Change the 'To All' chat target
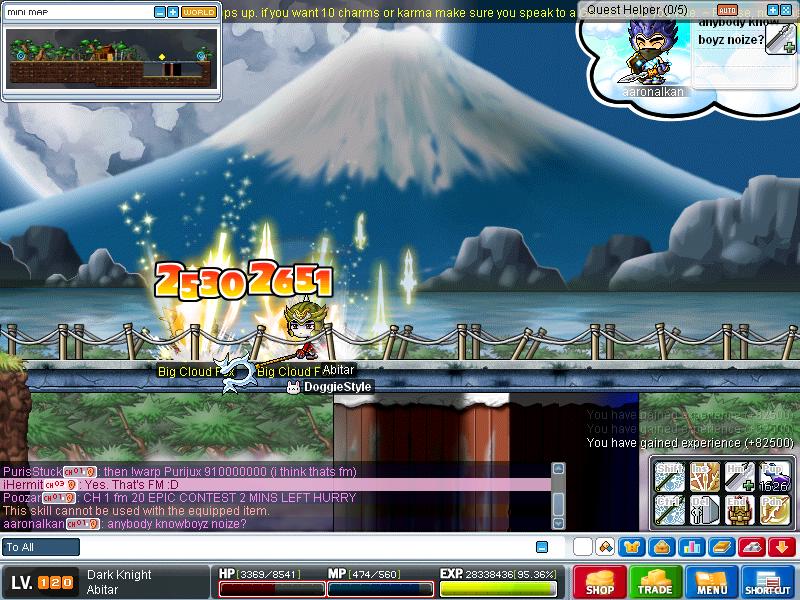800x600 pixels. pyautogui.click(x=41, y=547)
